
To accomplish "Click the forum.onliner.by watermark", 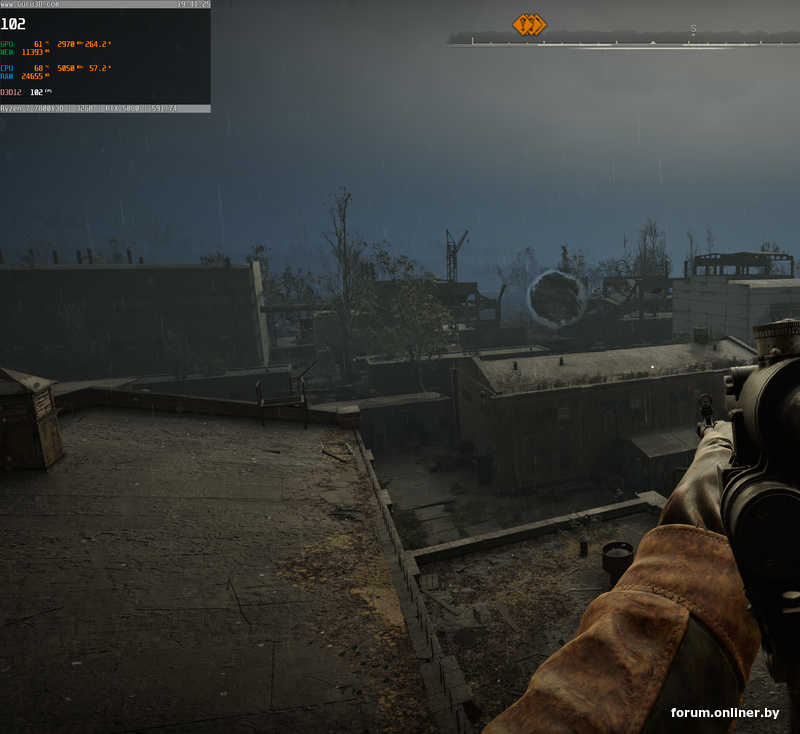I will (724, 713).
